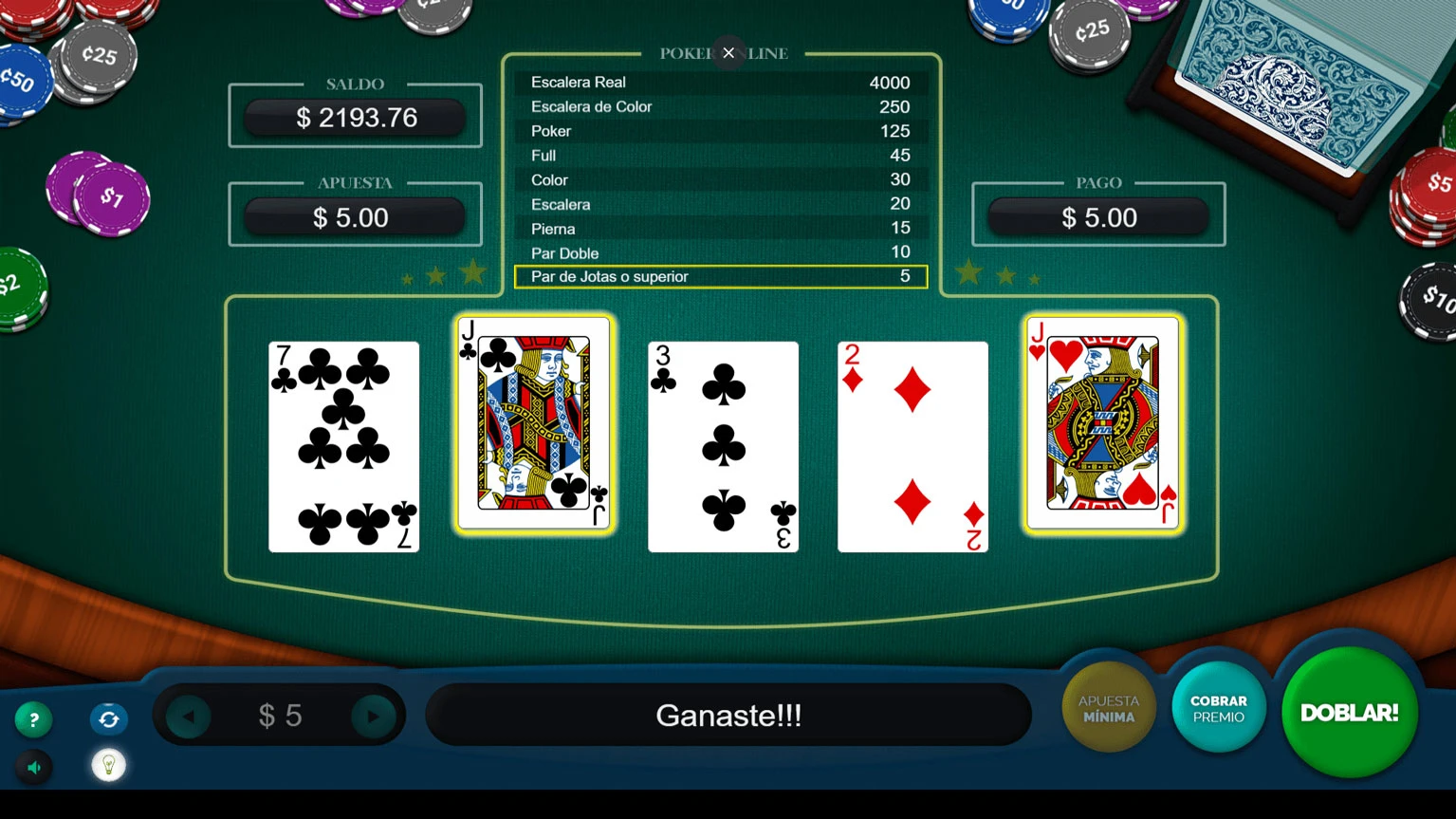Decrease the bet with the left arrow
Screen dimensions: 1456x819
click(186, 716)
